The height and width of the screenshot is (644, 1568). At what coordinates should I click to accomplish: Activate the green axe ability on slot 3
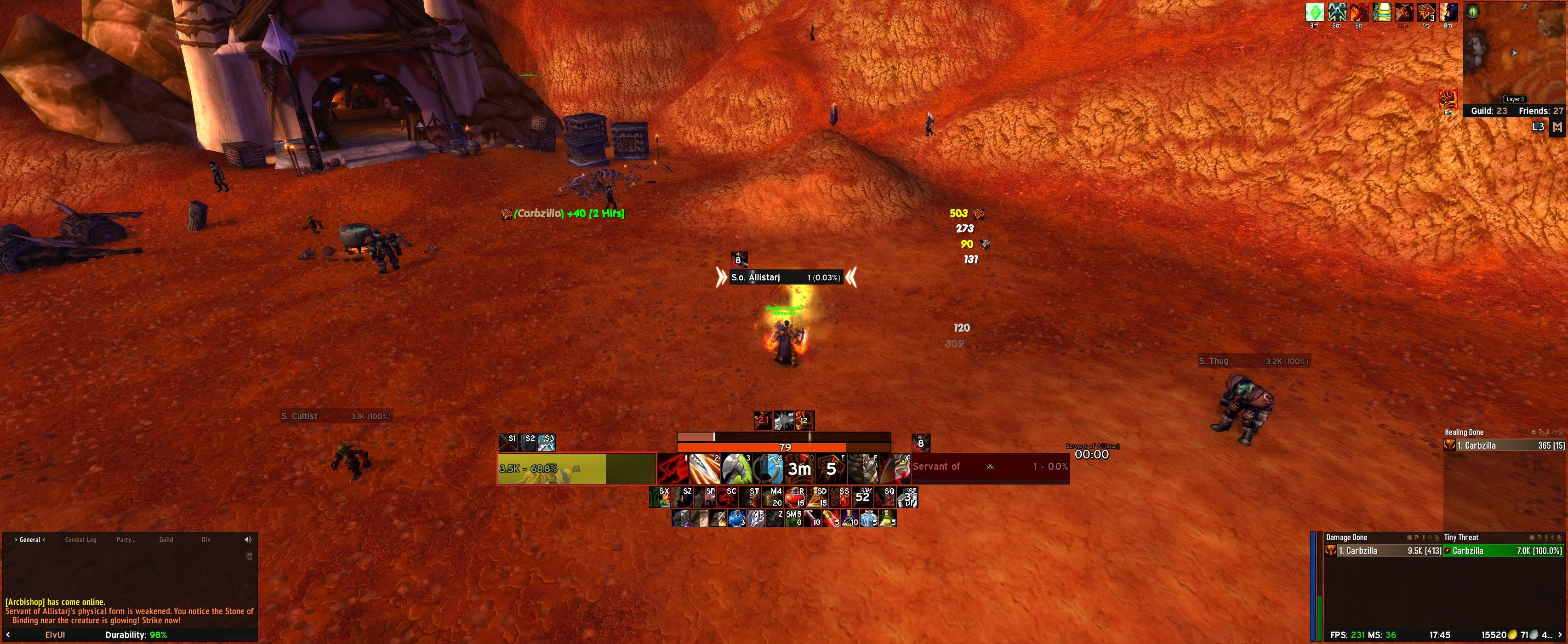coord(736,469)
